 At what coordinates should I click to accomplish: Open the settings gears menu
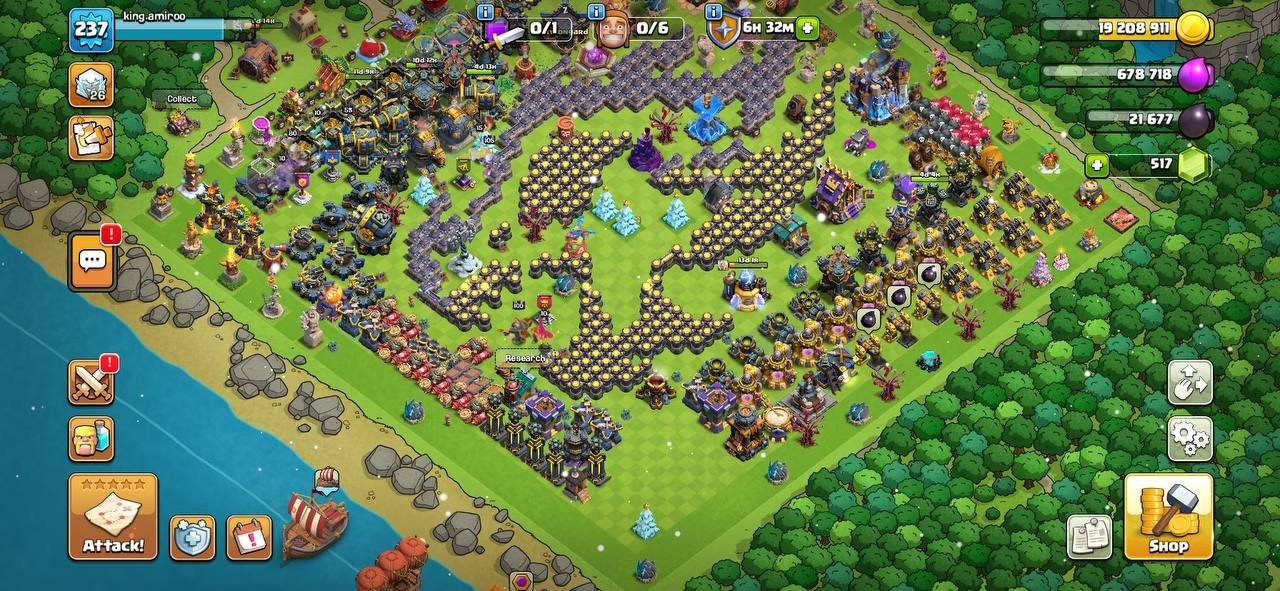point(1190,438)
